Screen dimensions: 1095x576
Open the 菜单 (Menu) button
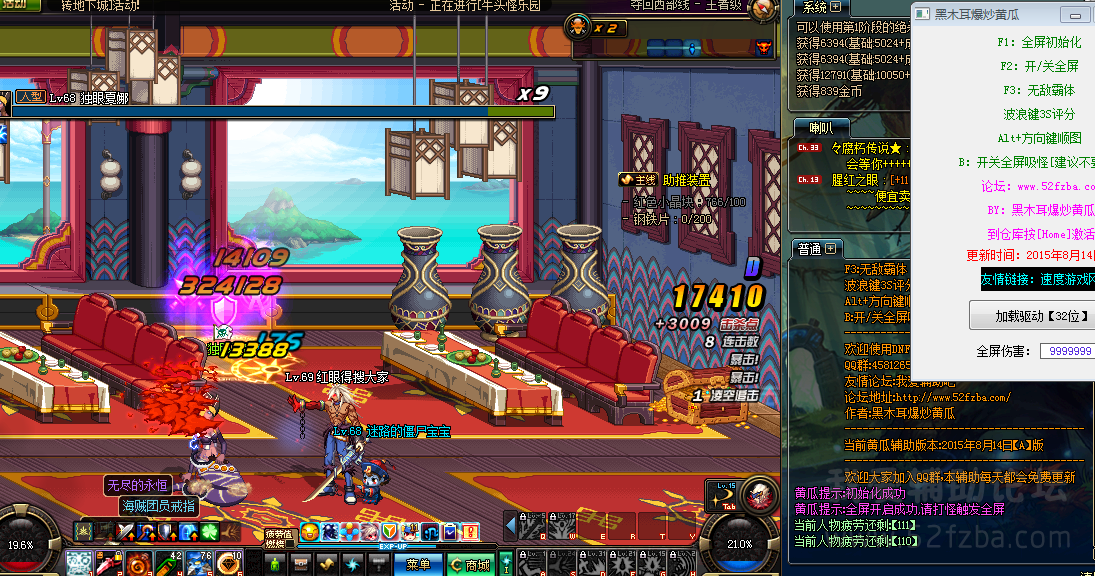[417, 565]
